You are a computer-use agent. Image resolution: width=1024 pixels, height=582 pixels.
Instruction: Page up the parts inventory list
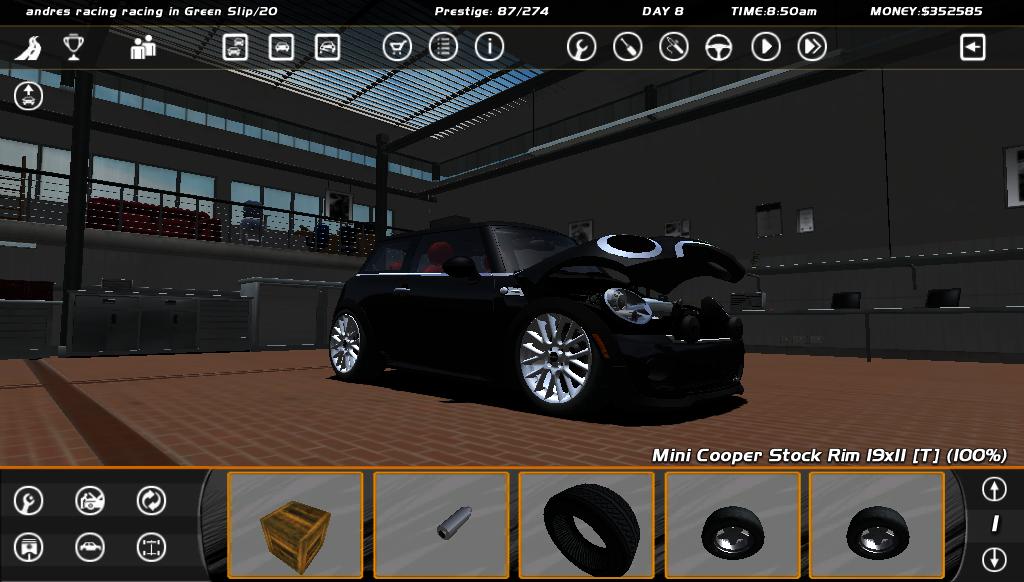[994, 489]
